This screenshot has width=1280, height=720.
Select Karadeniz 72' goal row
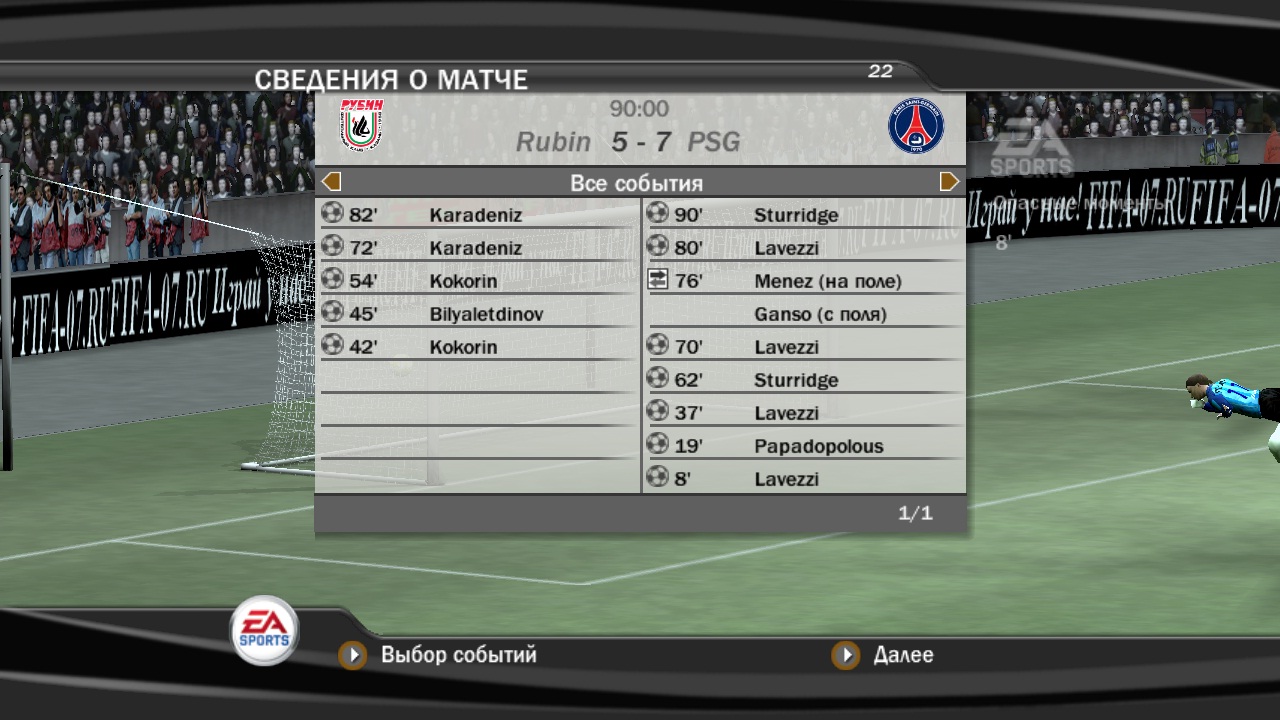click(x=476, y=248)
